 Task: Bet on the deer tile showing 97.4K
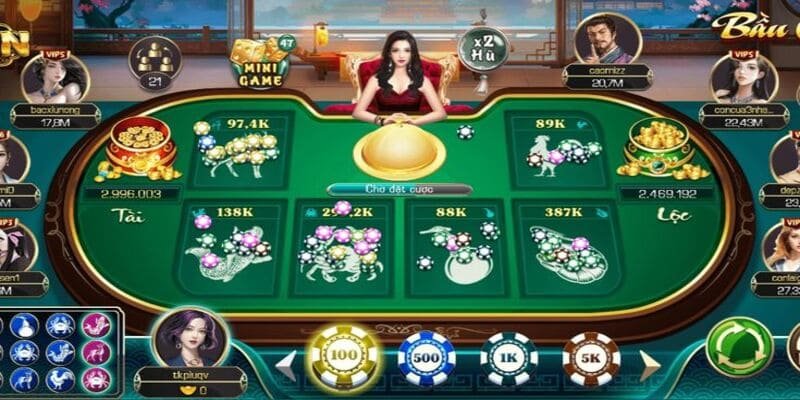[x=242, y=150]
